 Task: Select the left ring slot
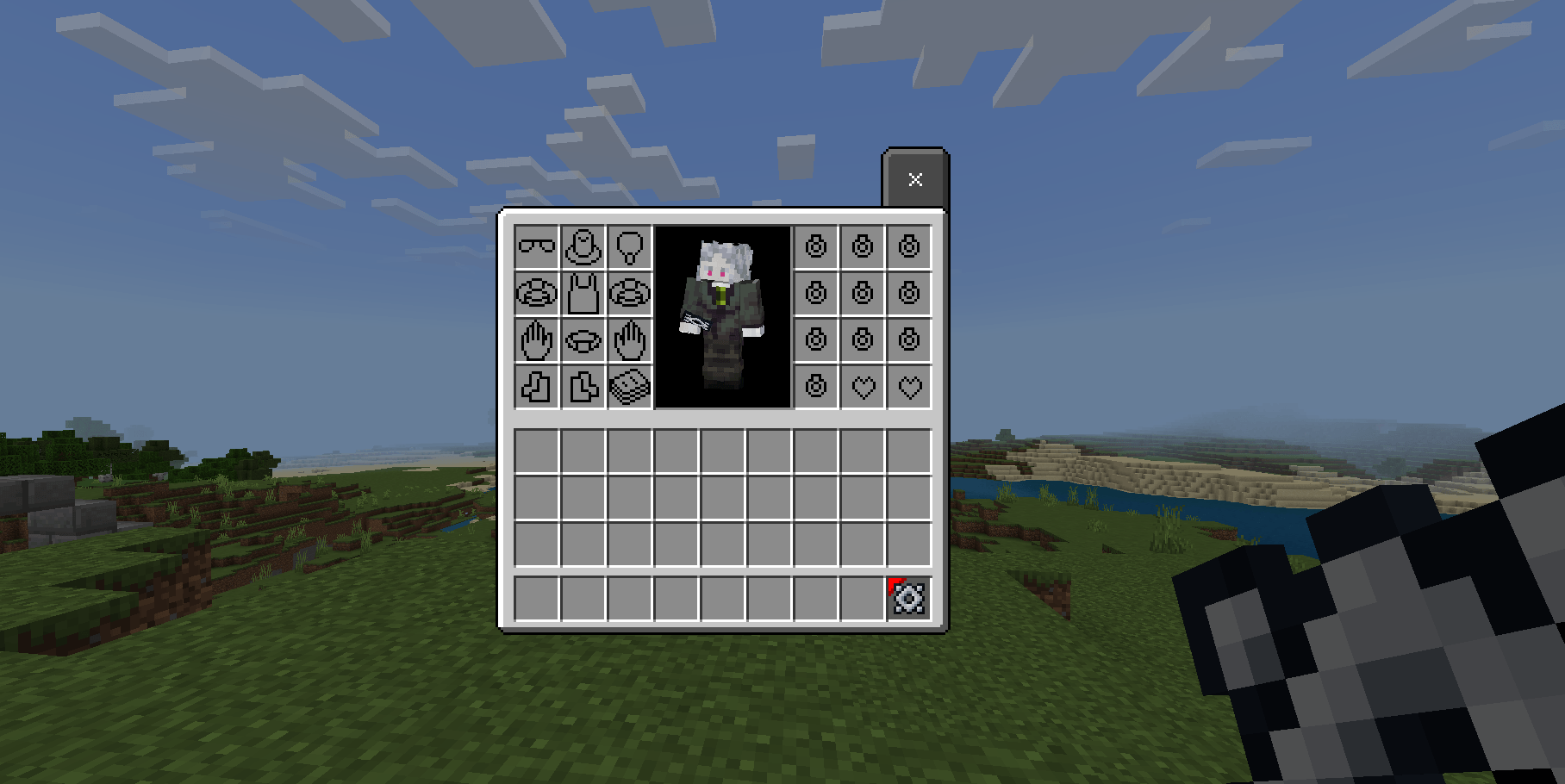pos(536,292)
